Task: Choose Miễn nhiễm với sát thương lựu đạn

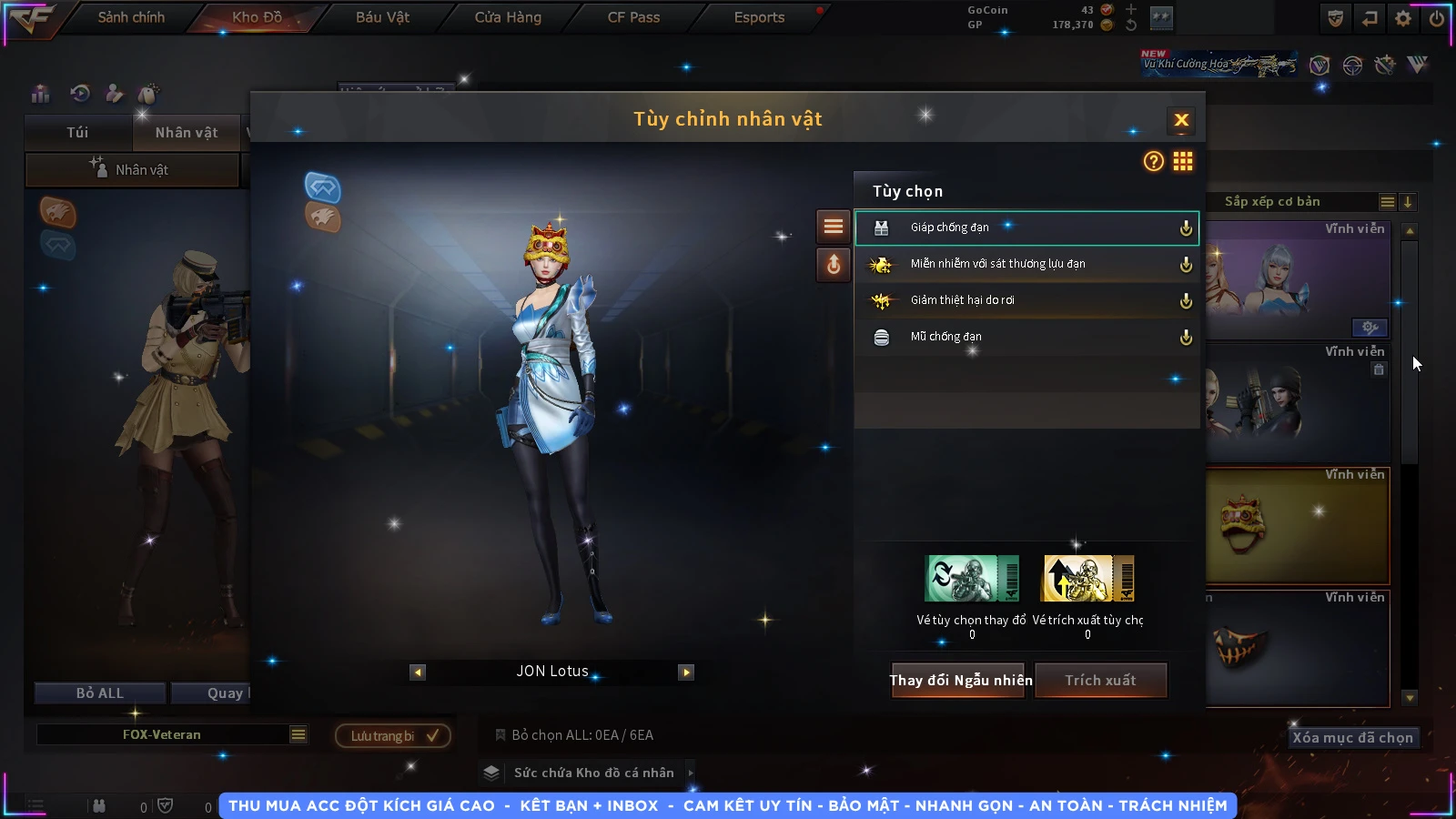Action: (1026, 264)
